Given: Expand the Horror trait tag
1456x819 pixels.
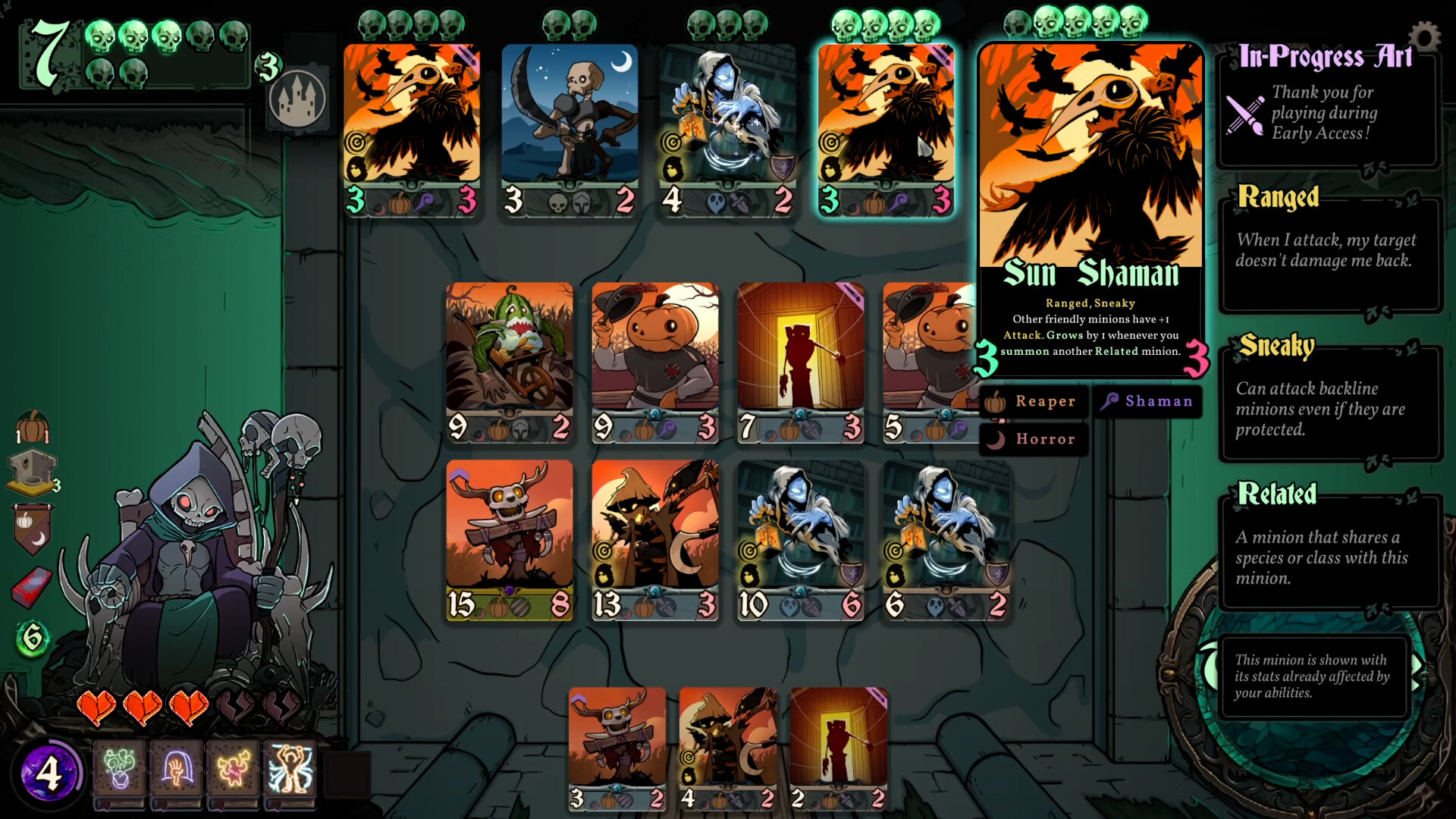Looking at the screenshot, I should pyautogui.click(x=1034, y=439).
